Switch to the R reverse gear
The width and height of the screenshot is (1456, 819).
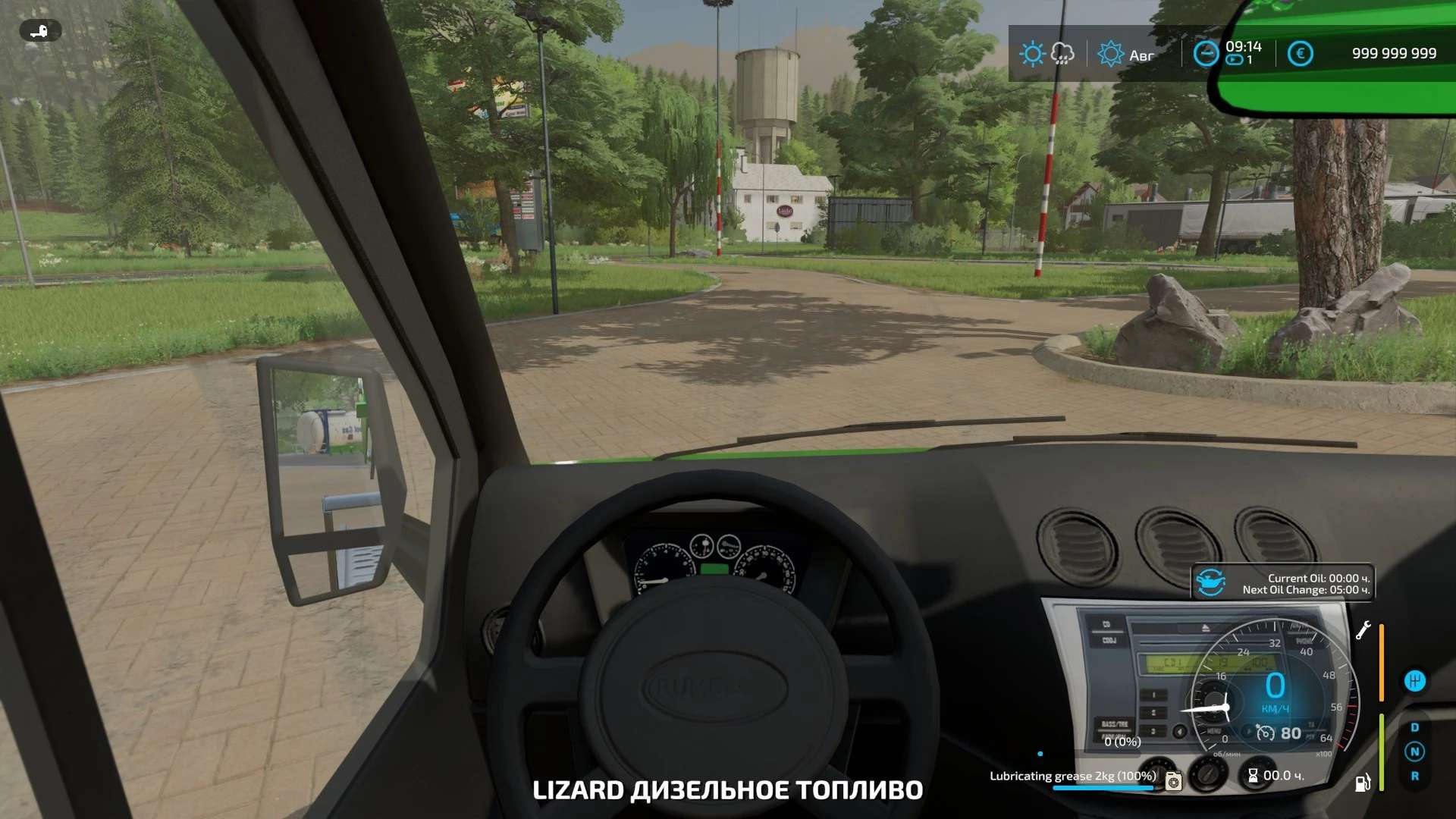point(1414,777)
